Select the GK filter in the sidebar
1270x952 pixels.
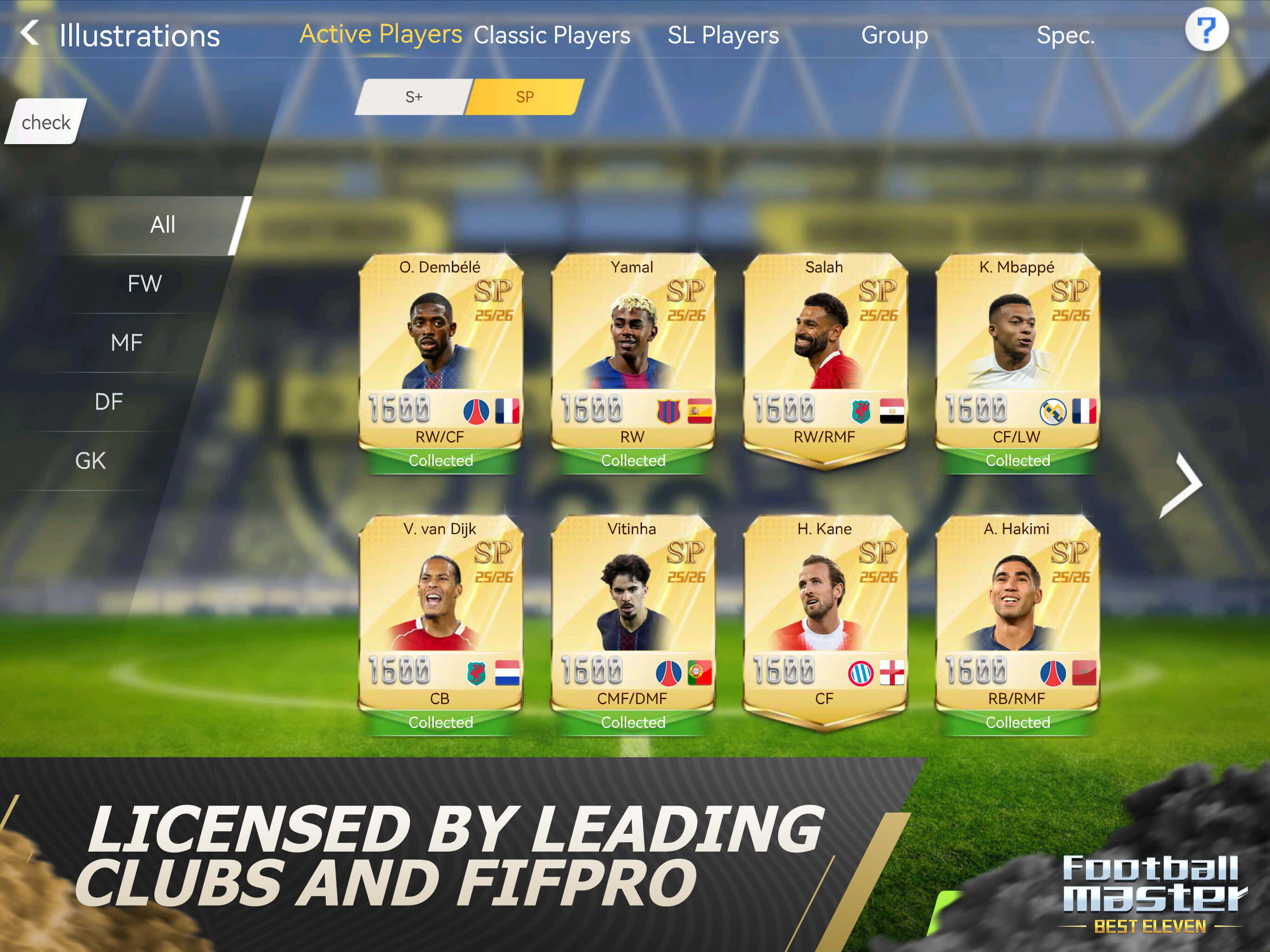90,459
